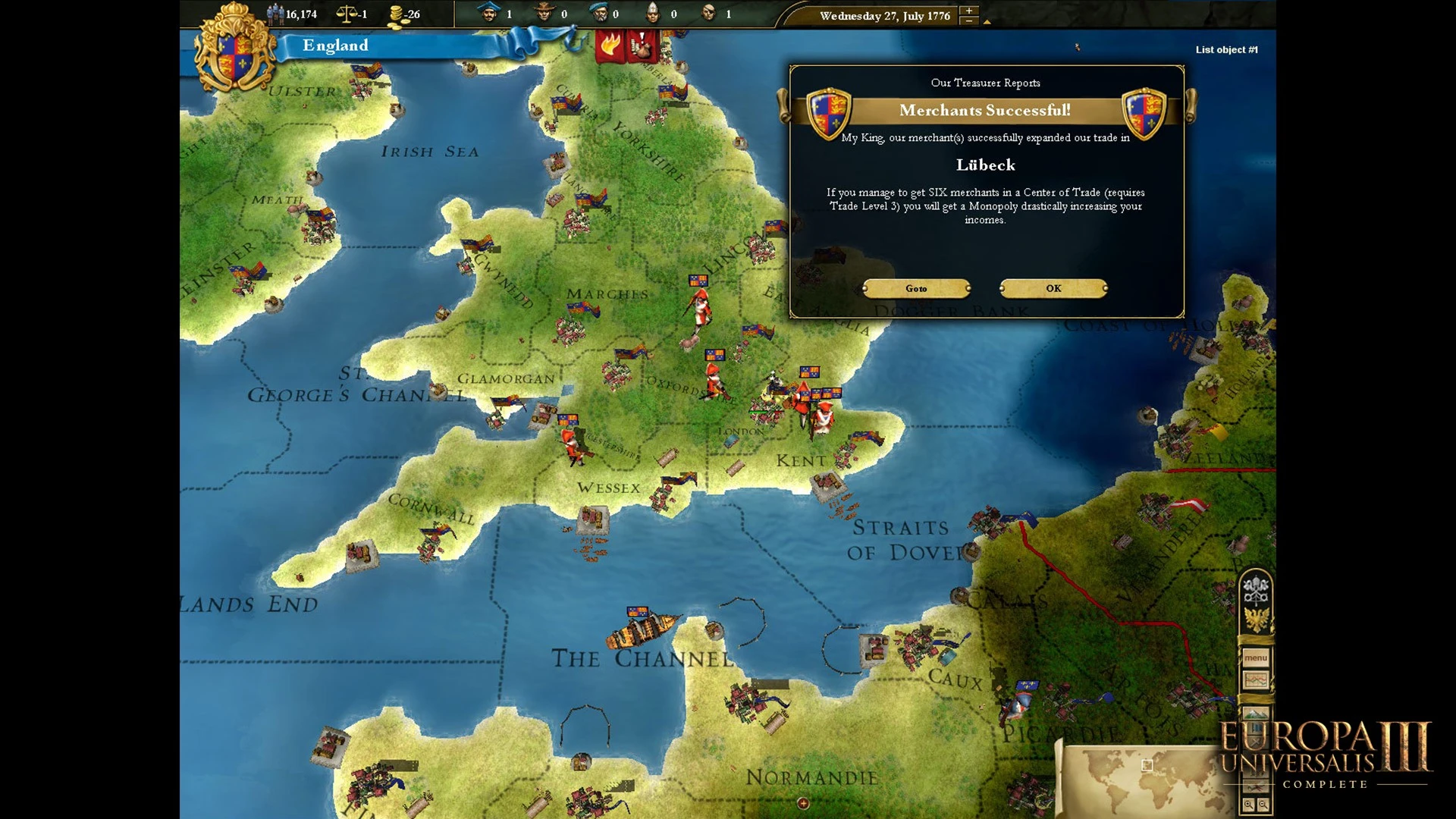The width and height of the screenshot is (1456, 819).
Task: Decrease game speed with the minus button
Action: pyautogui.click(x=968, y=21)
